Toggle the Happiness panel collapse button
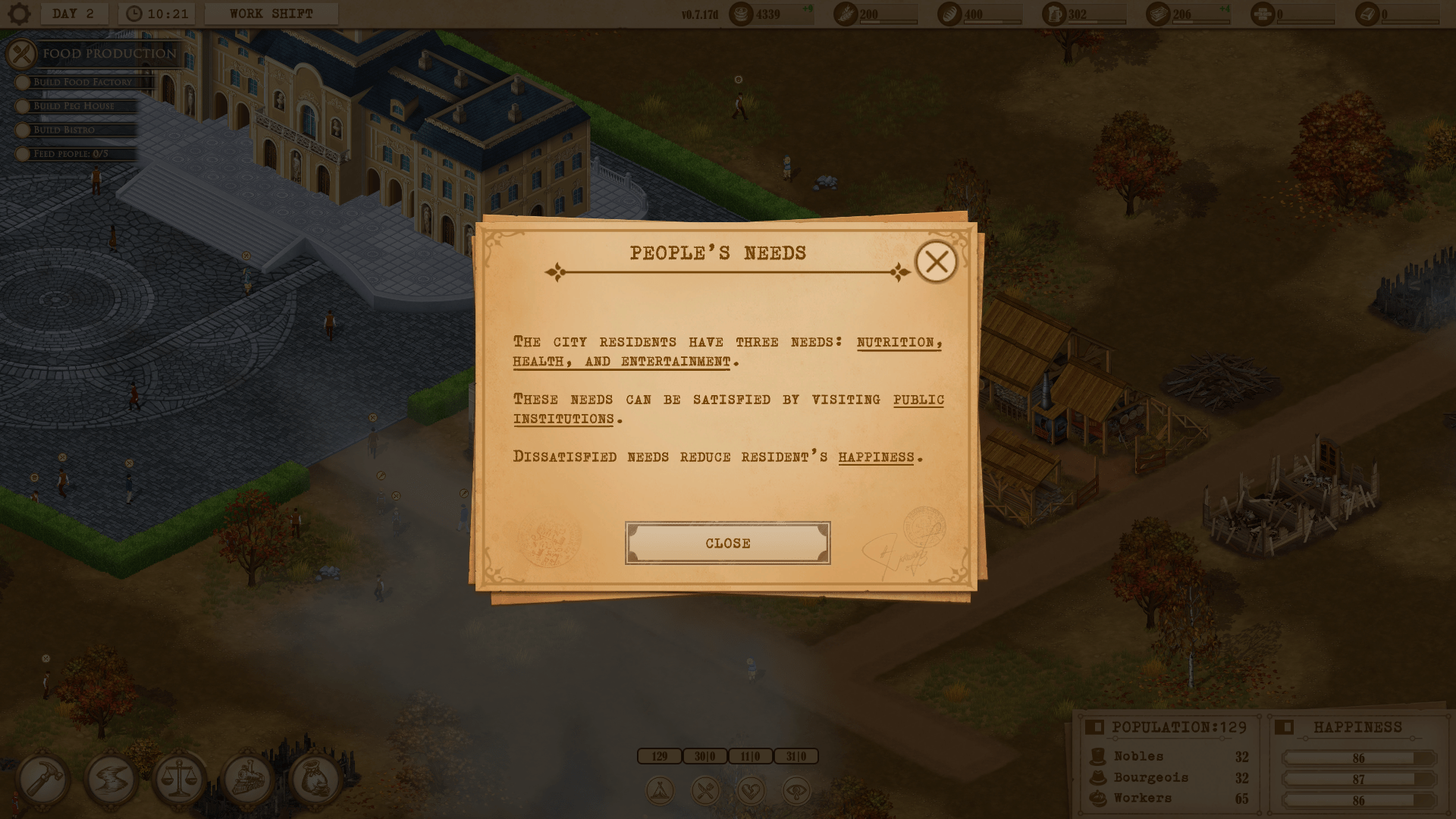Viewport: 1456px width, 819px height. (x=1284, y=727)
